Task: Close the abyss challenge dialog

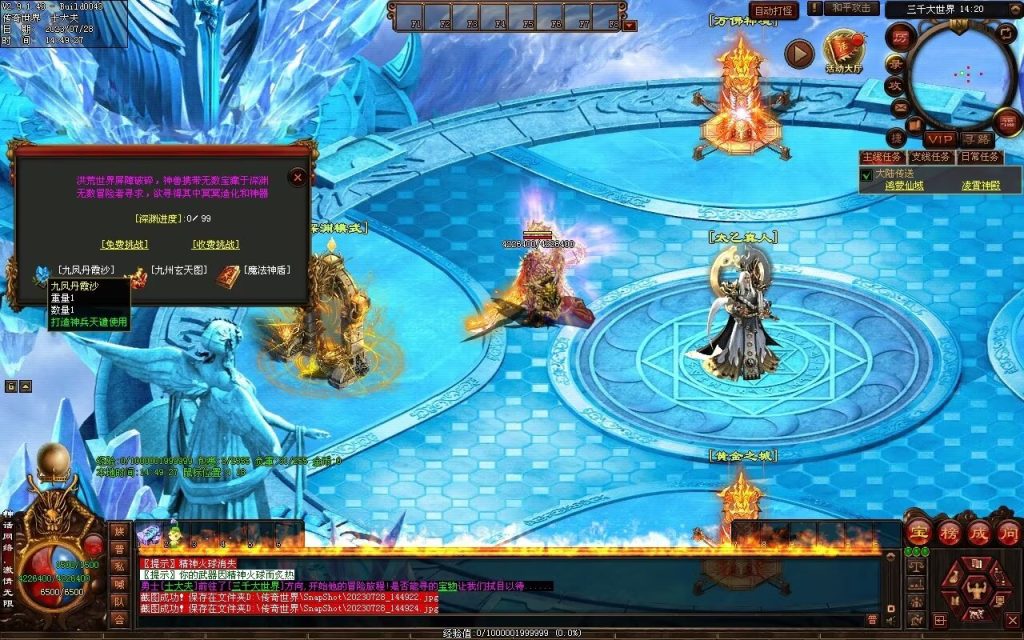Action: 297,177
